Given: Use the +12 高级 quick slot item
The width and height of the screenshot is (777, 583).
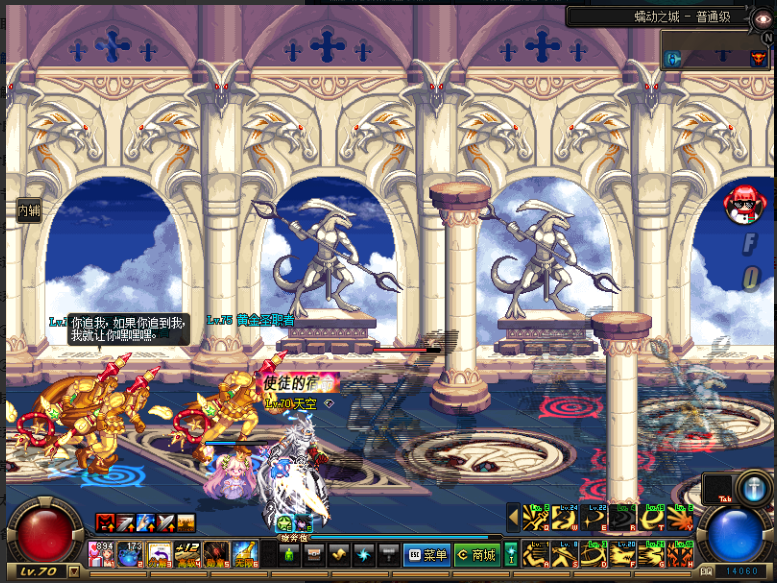Looking at the screenshot, I should [x=187, y=554].
